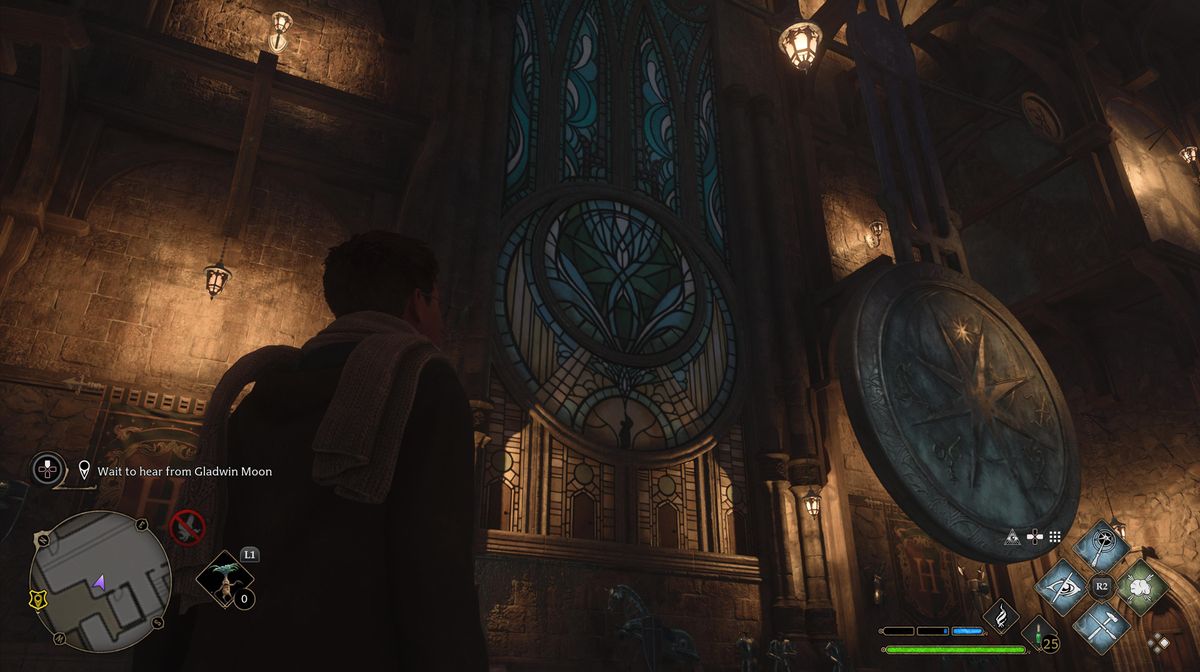
Task: Click the eye-in-triangle Revelio icon
Action: (1012, 536)
